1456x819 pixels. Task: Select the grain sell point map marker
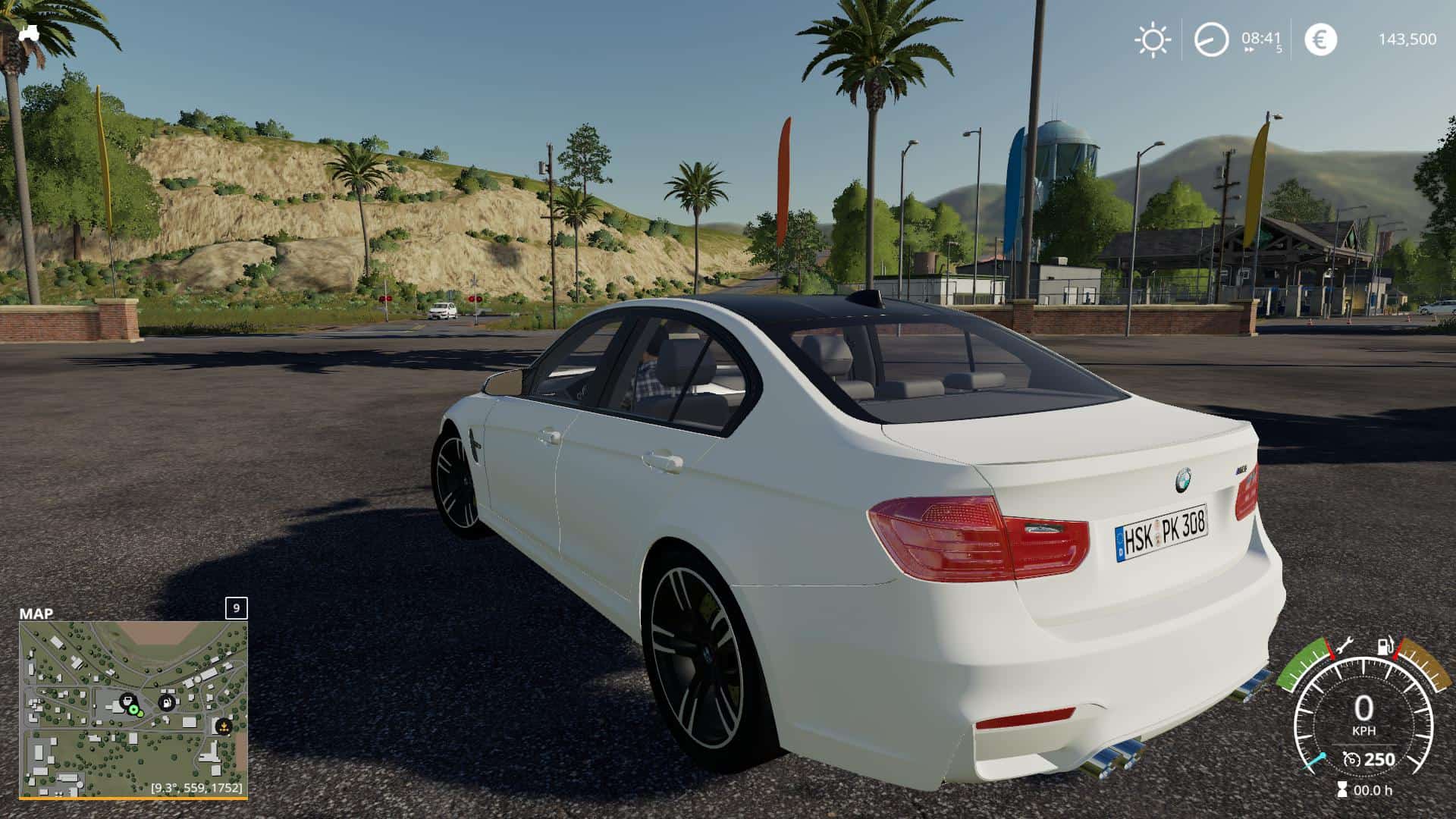click(x=223, y=726)
